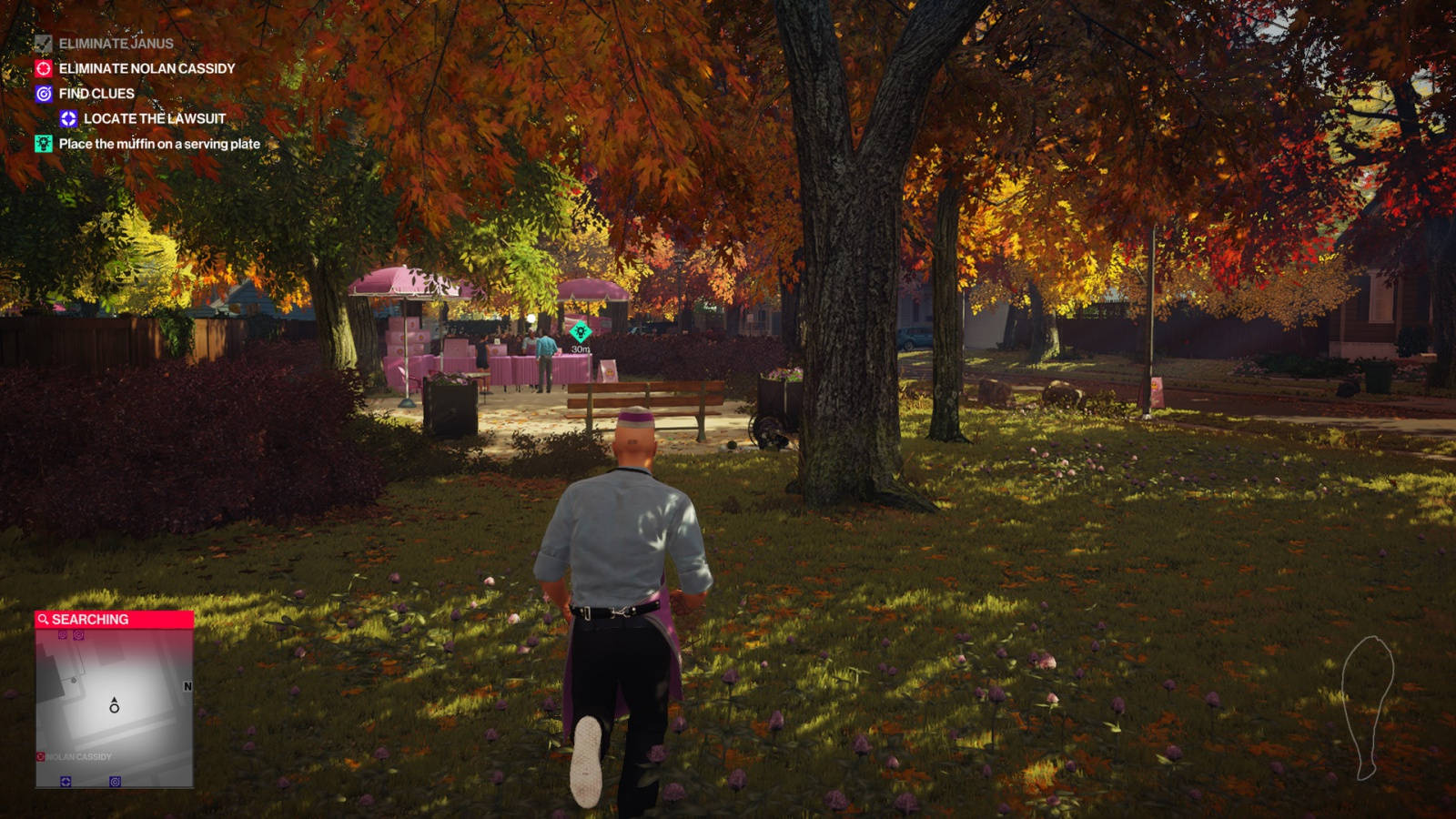This screenshot has width=1456, height=819.
Task: Select the muffin item outline icon
Action: click(x=1367, y=706)
